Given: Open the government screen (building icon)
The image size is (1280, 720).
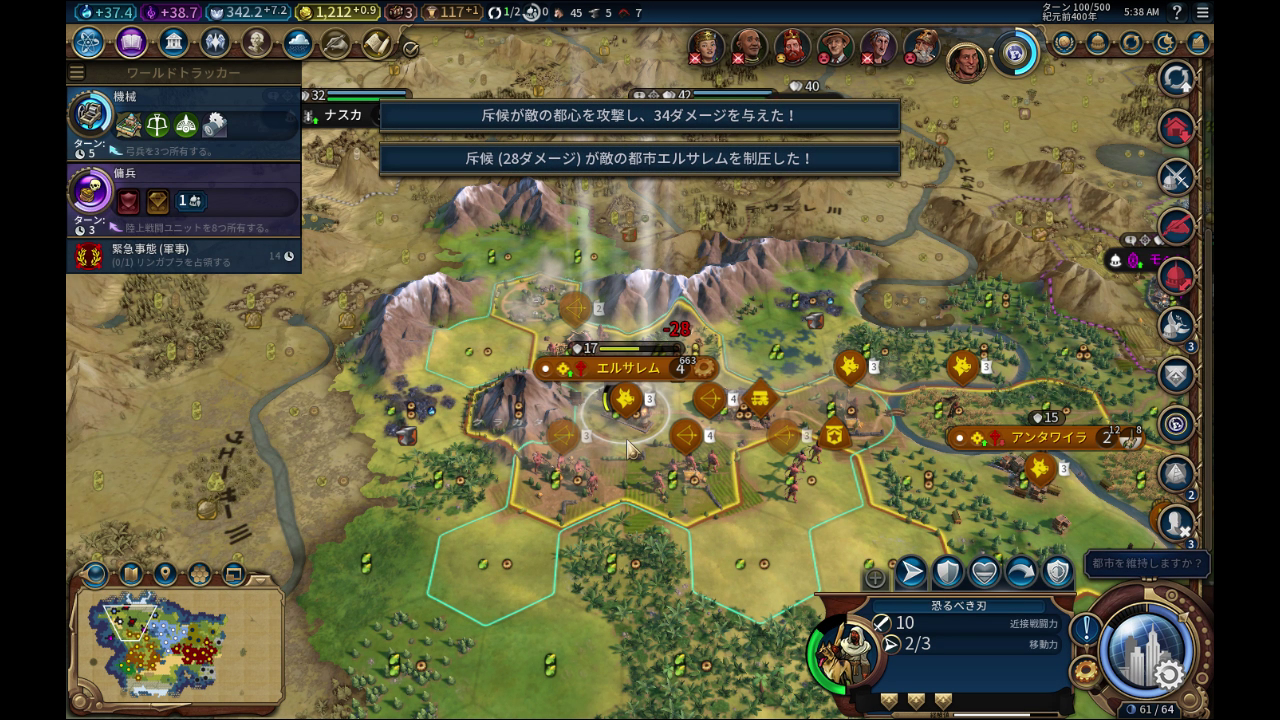Looking at the screenshot, I should click(174, 43).
